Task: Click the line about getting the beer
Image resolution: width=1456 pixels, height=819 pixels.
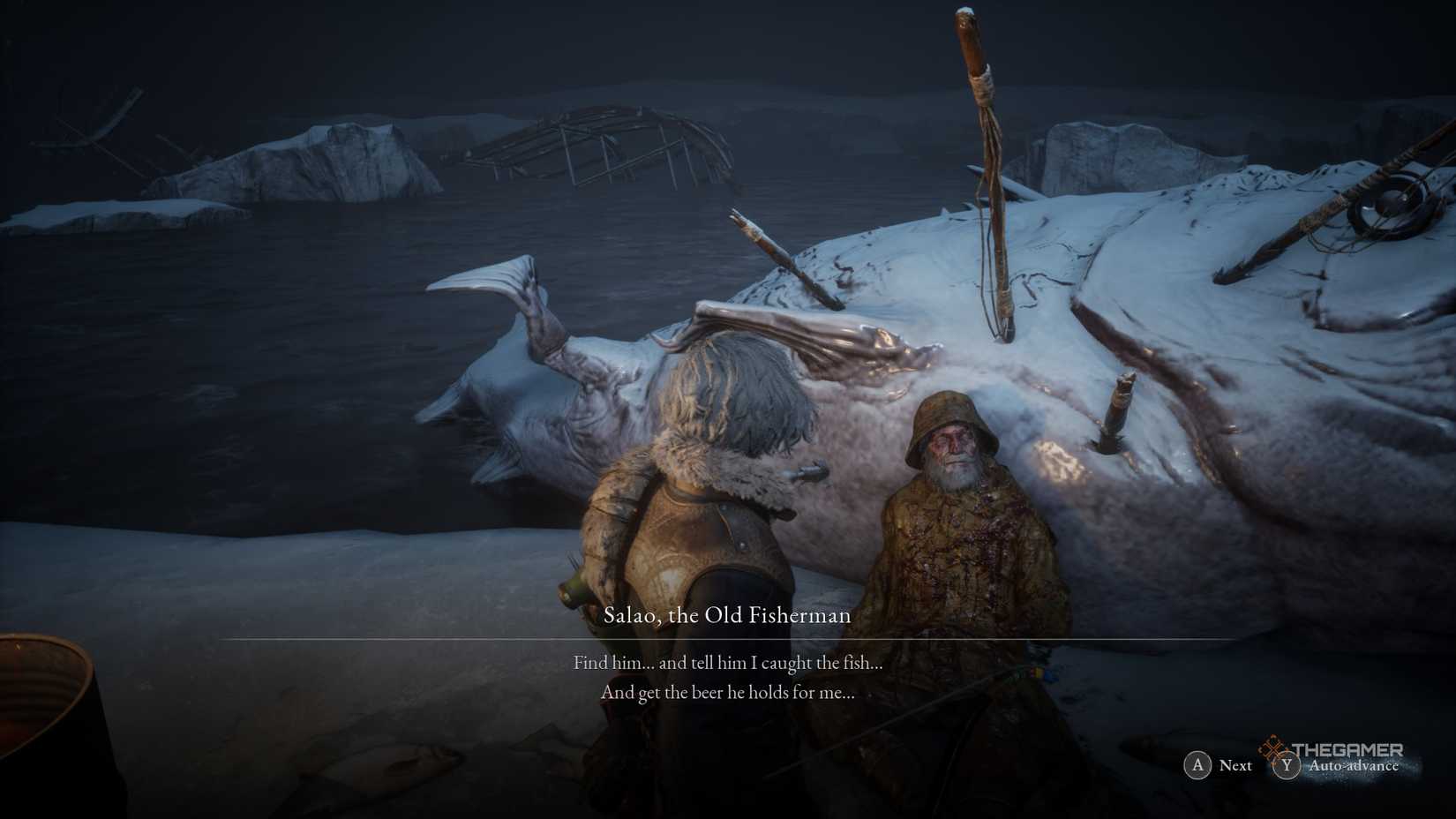Action: (x=728, y=694)
